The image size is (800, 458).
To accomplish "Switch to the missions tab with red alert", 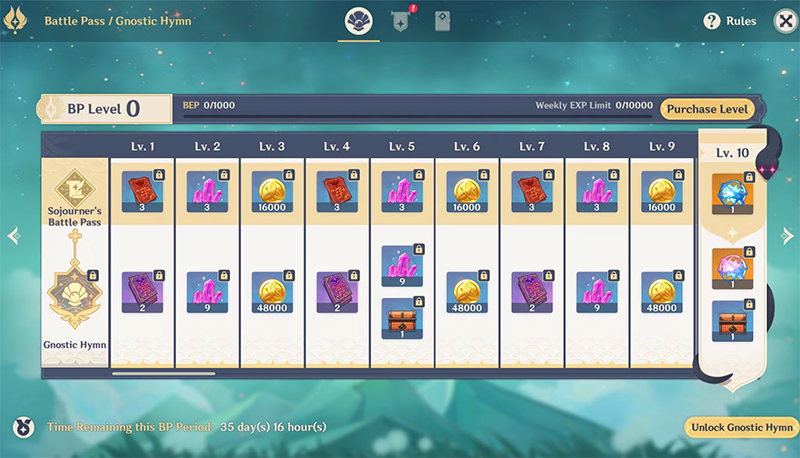I will pos(401,21).
